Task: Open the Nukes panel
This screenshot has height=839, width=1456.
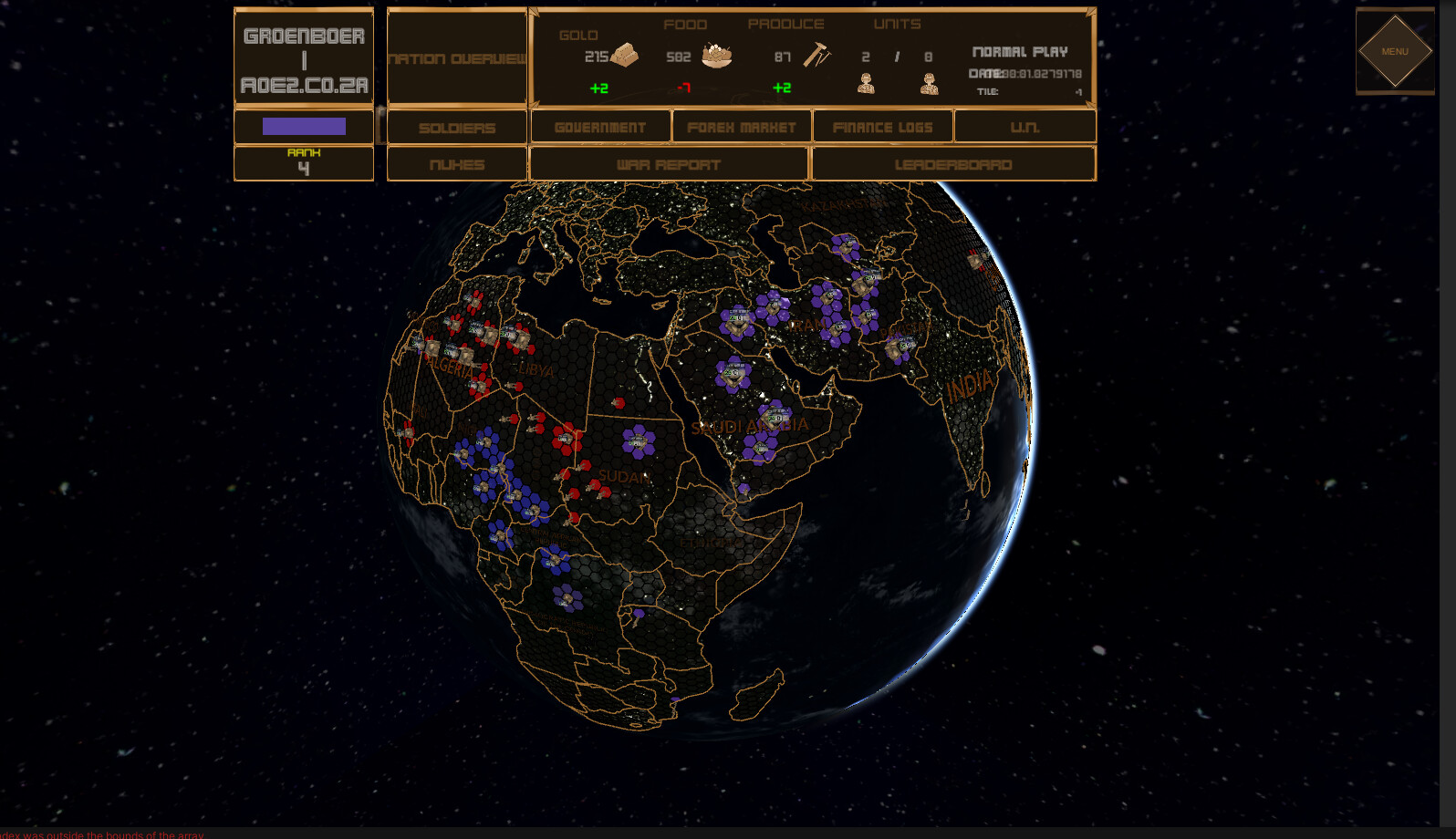Action: (x=456, y=164)
